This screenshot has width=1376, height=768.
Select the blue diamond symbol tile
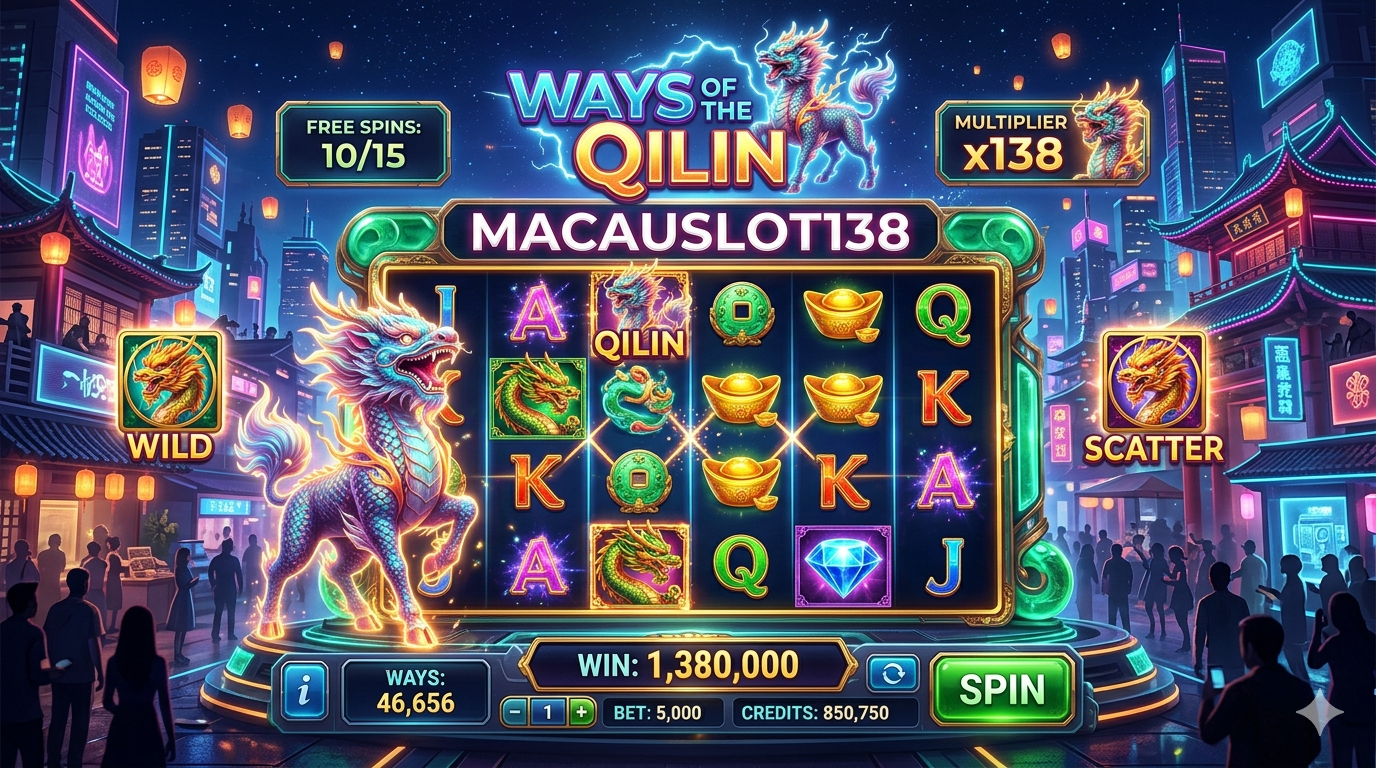tap(842, 565)
